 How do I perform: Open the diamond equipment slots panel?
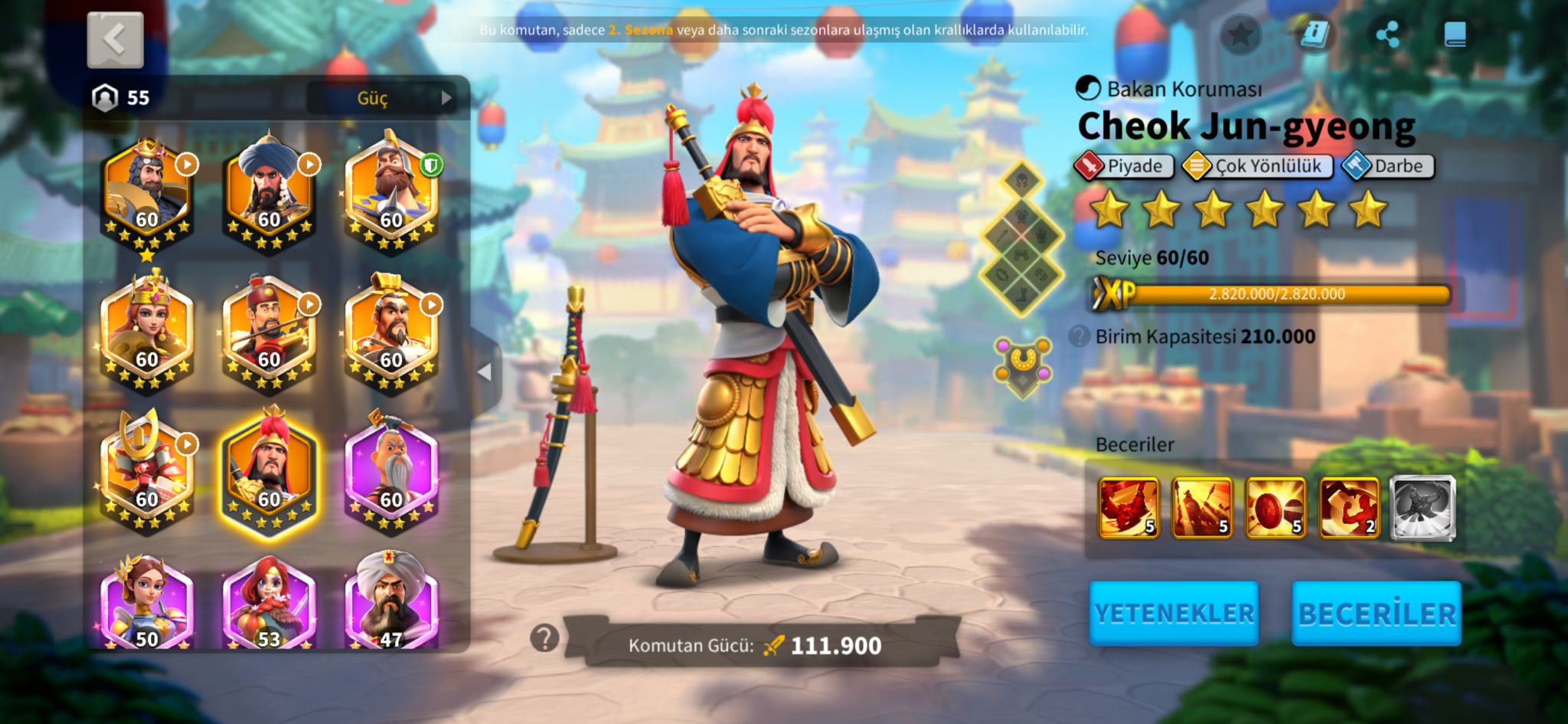coord(1022,239)
